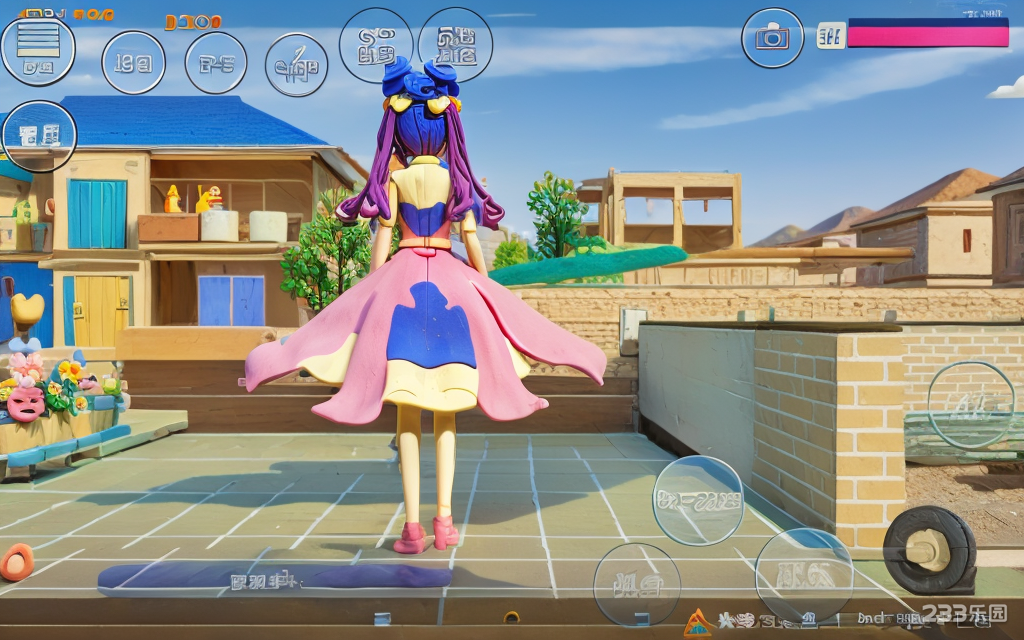Open the list menu with striped icon
Screen dimensions: 1024x640
click(38, 48)
